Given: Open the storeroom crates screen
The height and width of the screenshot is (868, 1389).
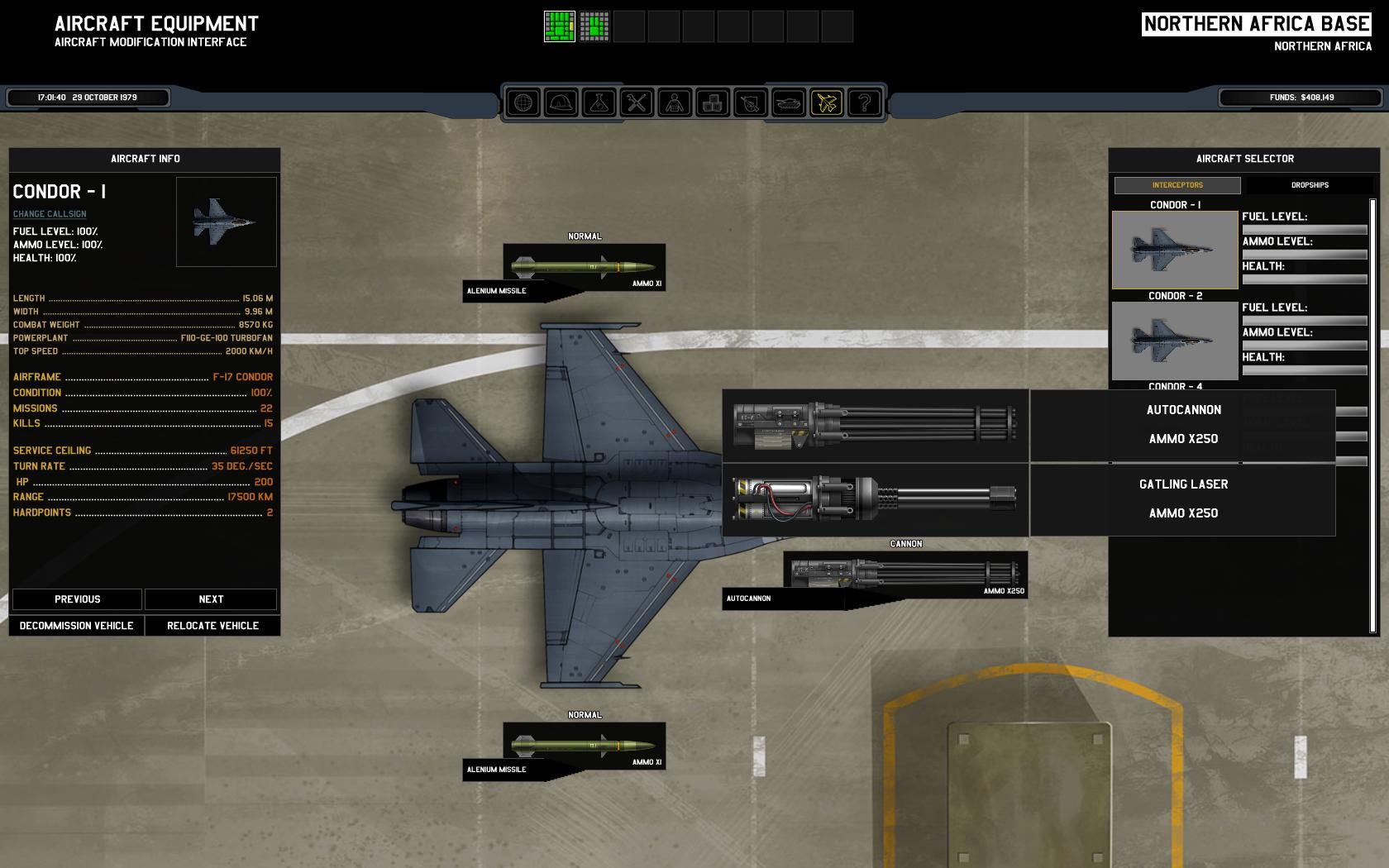Looking at the screenshot, I should [713, 103].
